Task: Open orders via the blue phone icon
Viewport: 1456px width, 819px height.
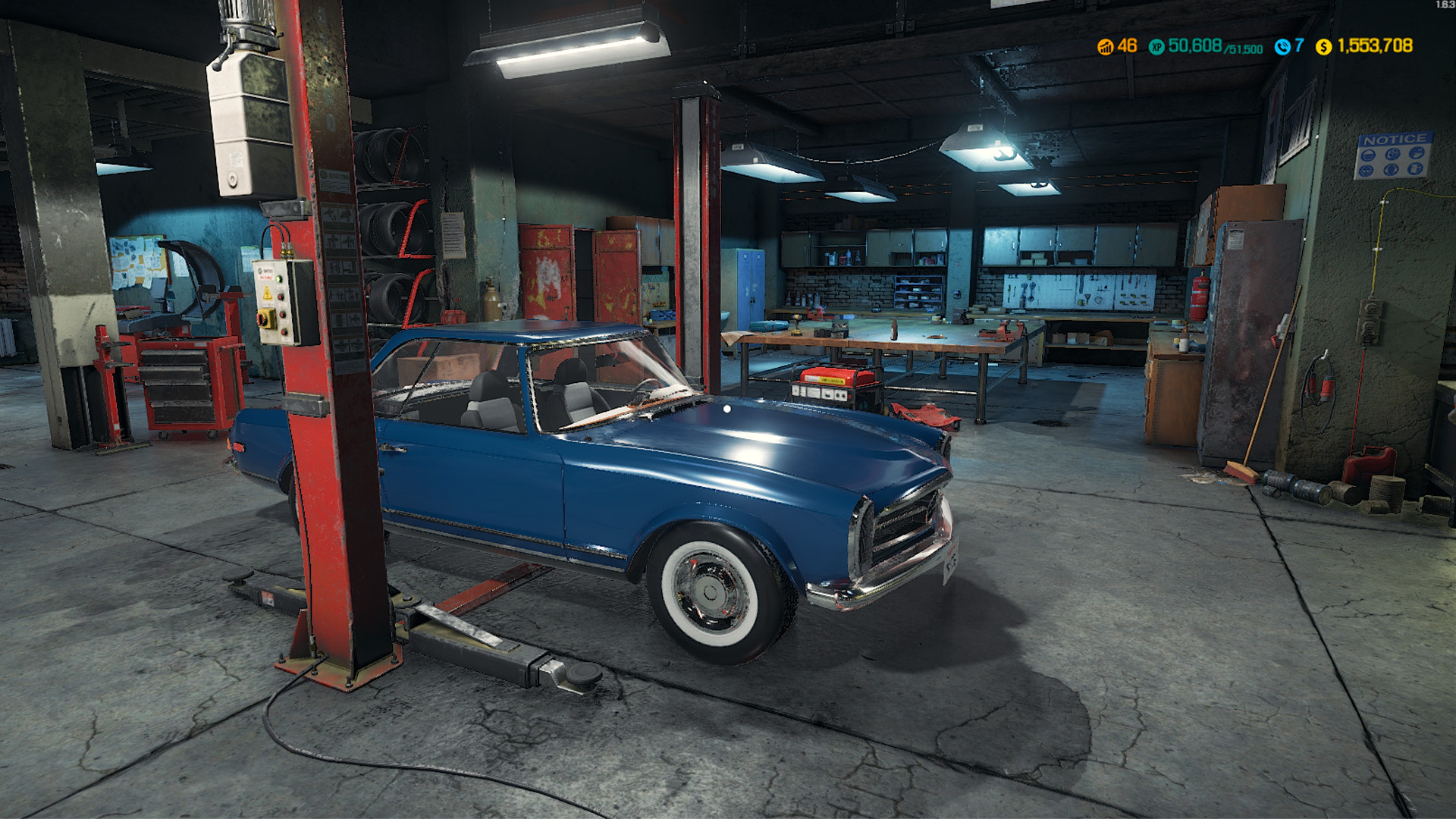Action: [x=1282, y=46]
